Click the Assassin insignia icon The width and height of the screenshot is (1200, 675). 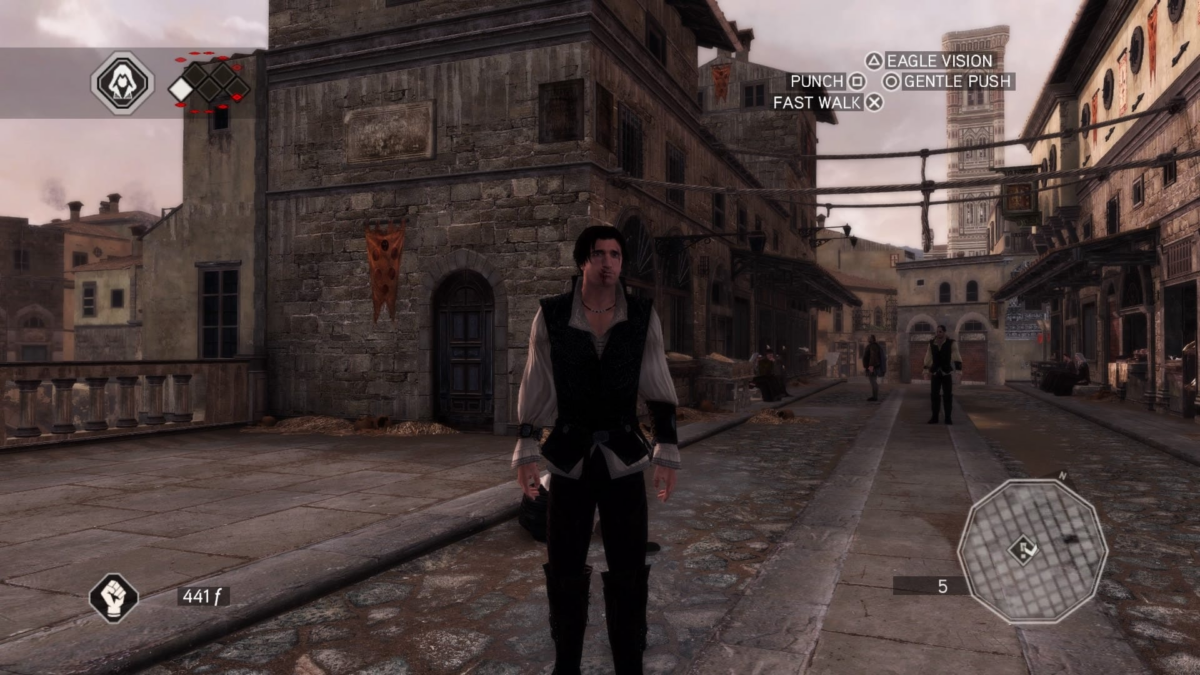(122, 83)
